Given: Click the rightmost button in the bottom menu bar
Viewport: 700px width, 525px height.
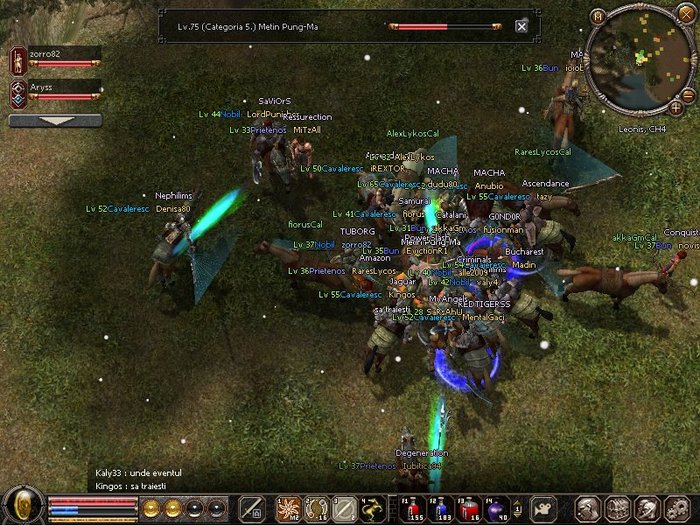Looking at the screenshot, I should click(x=677, y=508).
